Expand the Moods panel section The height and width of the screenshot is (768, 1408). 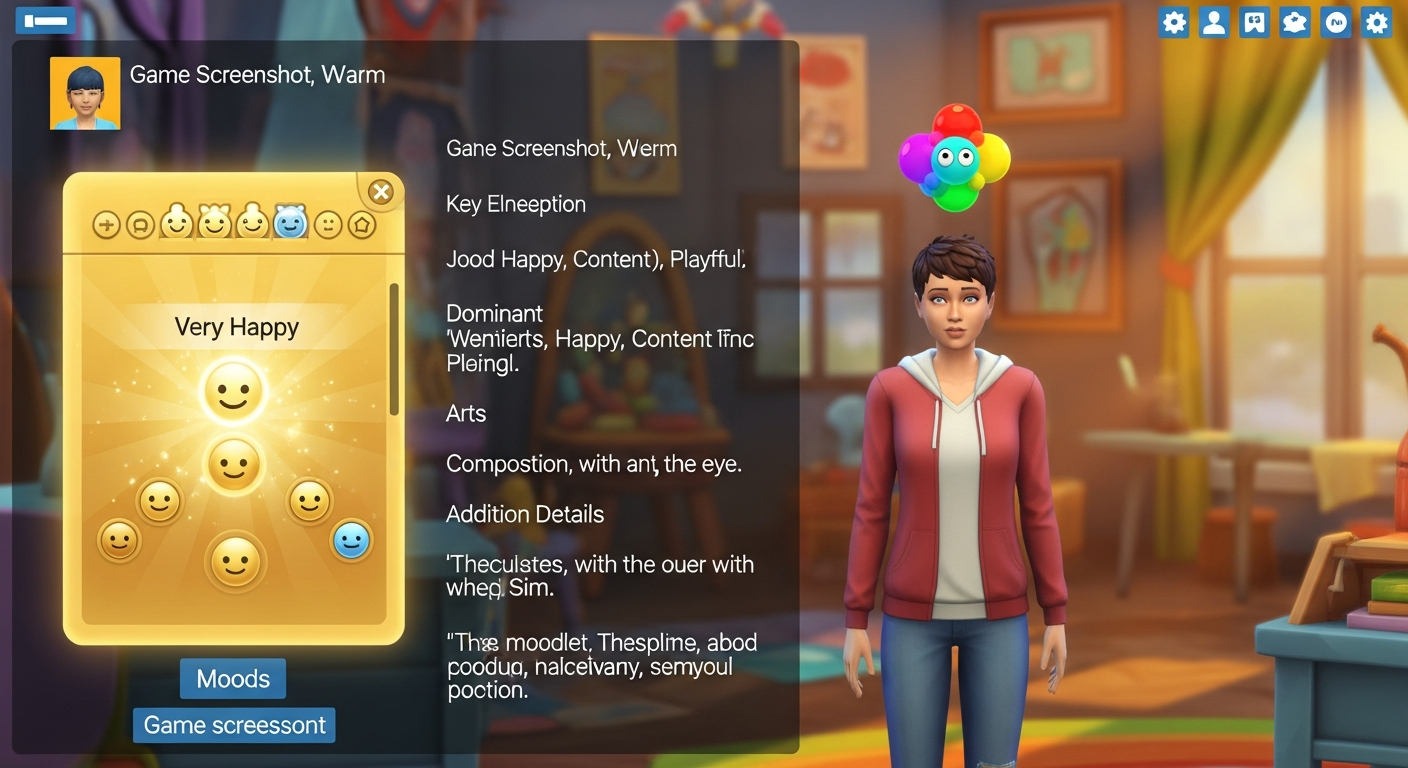(x=233, y=678)
